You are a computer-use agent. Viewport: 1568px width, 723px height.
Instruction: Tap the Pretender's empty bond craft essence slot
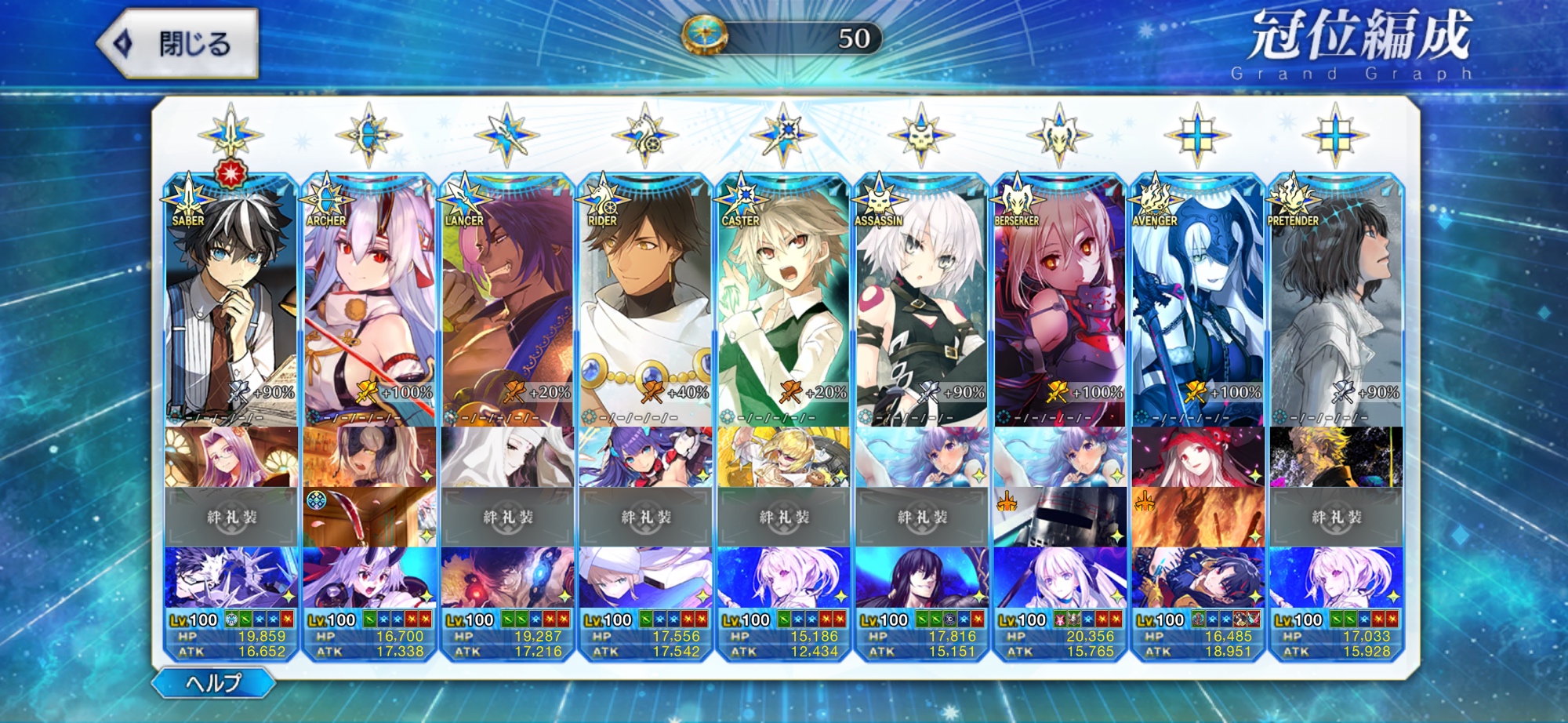click(1335, 517)
